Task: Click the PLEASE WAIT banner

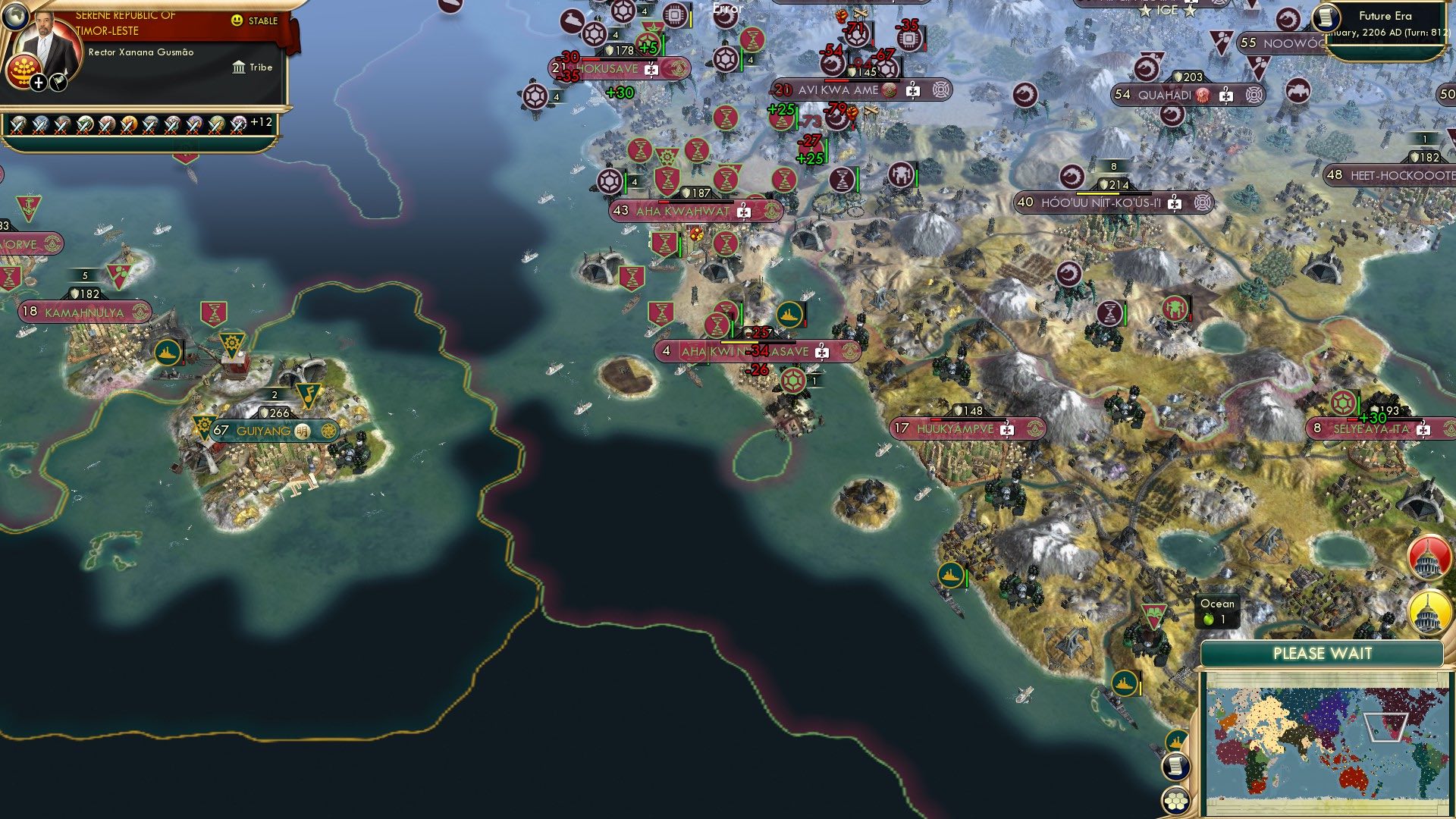Action: pos(1325,652)
